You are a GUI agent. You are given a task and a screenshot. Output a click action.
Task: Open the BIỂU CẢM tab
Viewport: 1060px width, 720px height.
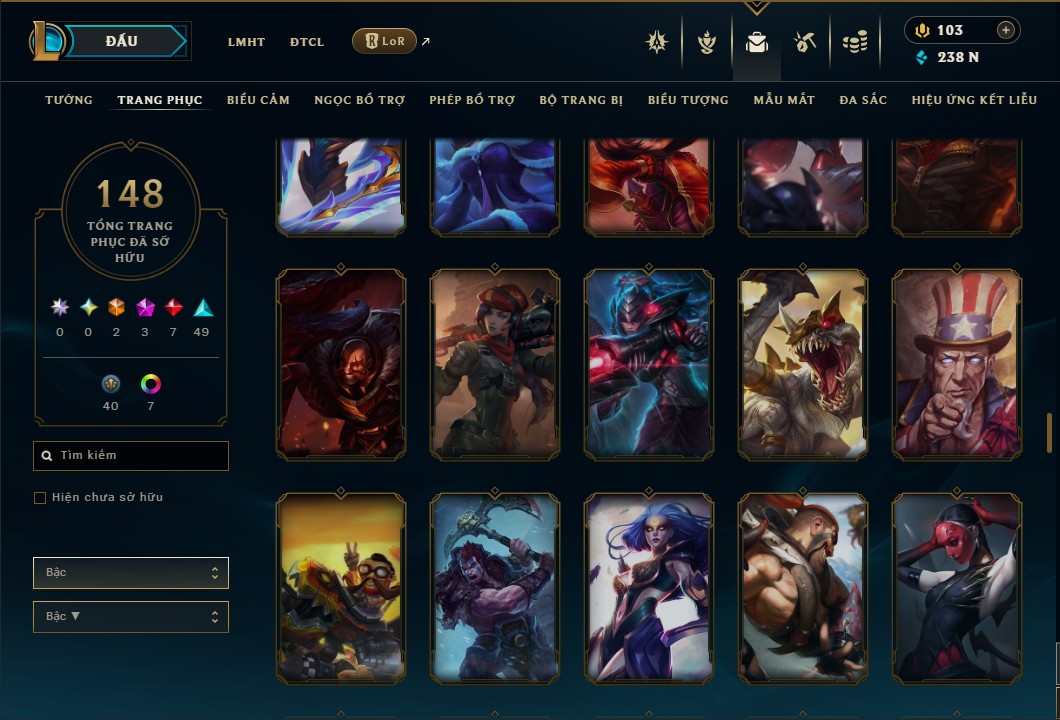(x=258, y=100)
